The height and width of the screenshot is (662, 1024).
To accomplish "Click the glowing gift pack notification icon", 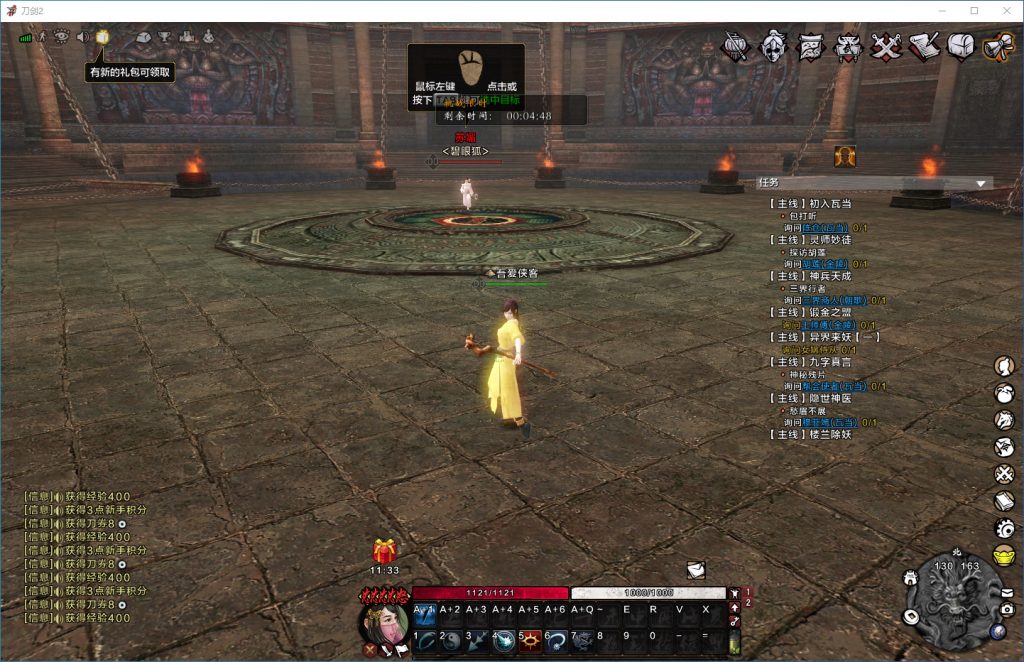I will click(102, 38).
